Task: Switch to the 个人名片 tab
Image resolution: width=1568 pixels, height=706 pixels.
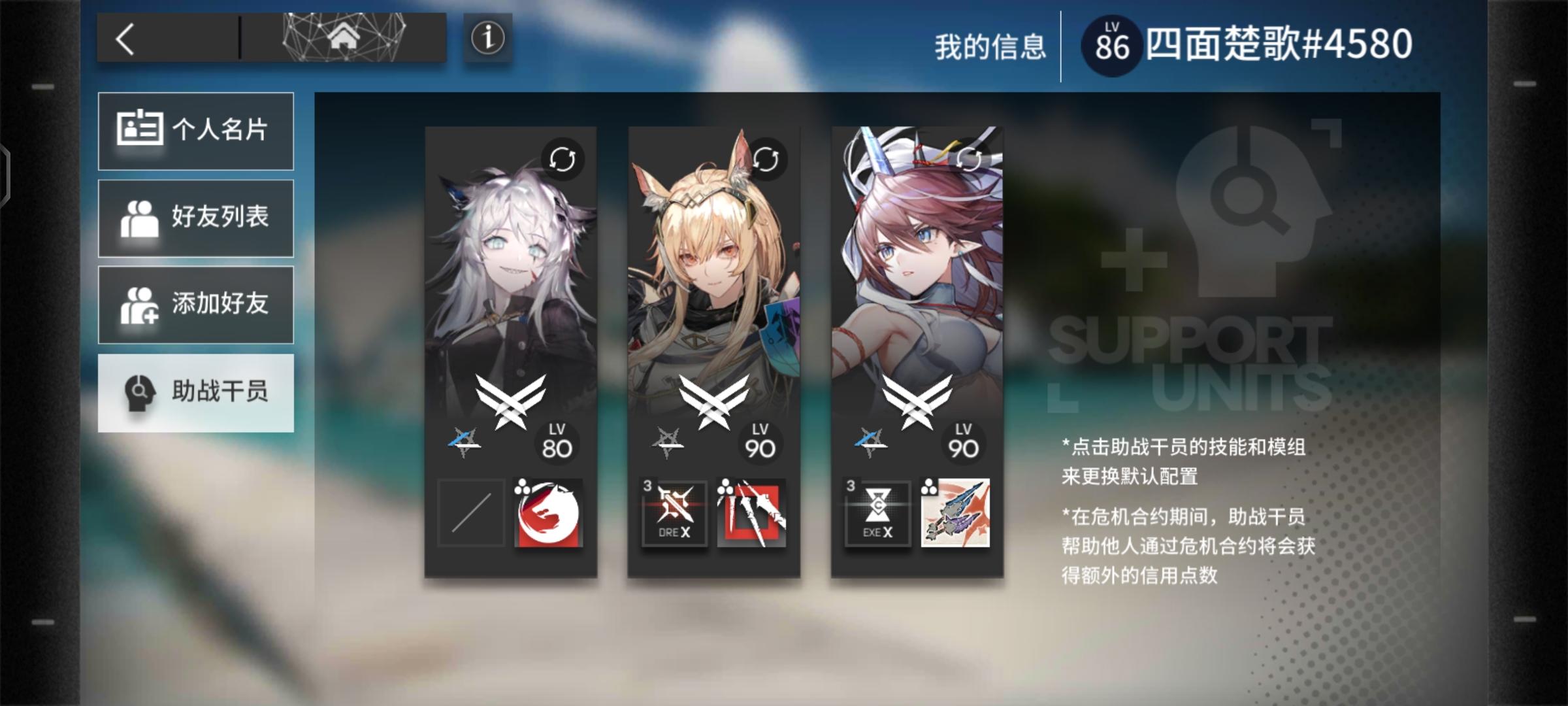Action: point(195,130)
